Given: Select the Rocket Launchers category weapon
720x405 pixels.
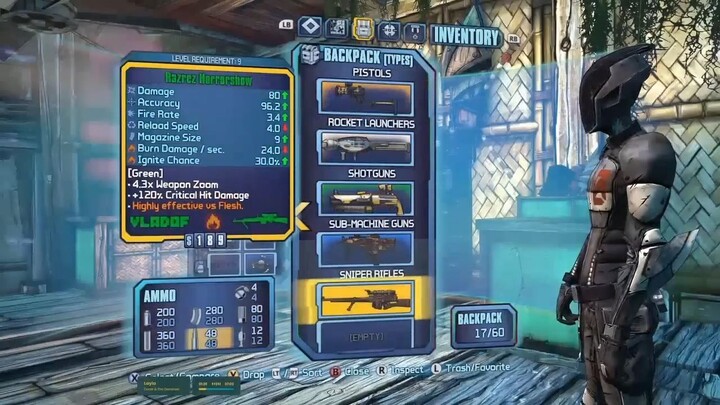Looking at the screenshot, I should 365,146.
